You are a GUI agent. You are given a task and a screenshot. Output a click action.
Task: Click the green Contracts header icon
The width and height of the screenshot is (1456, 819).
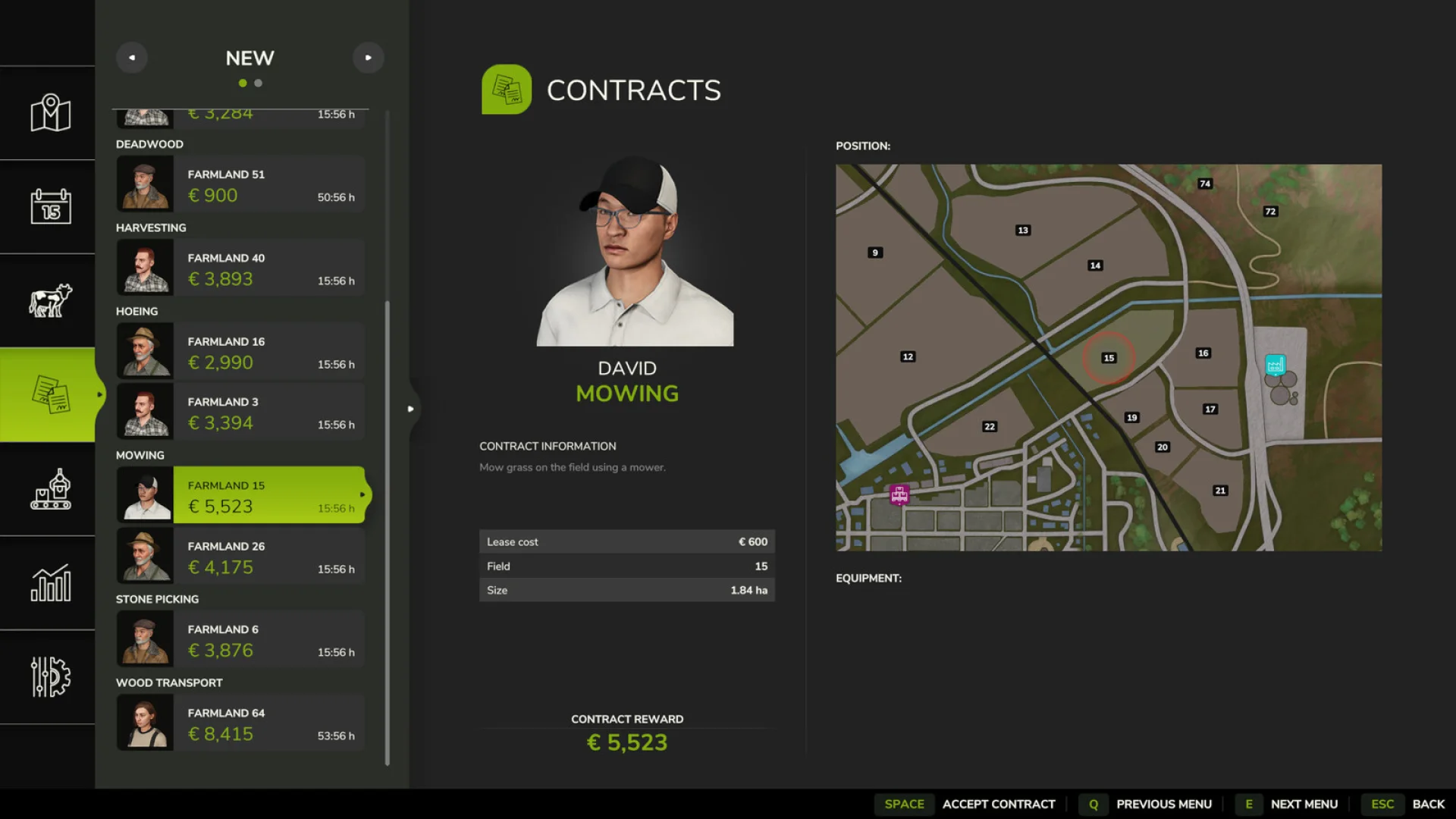point(507,89)
